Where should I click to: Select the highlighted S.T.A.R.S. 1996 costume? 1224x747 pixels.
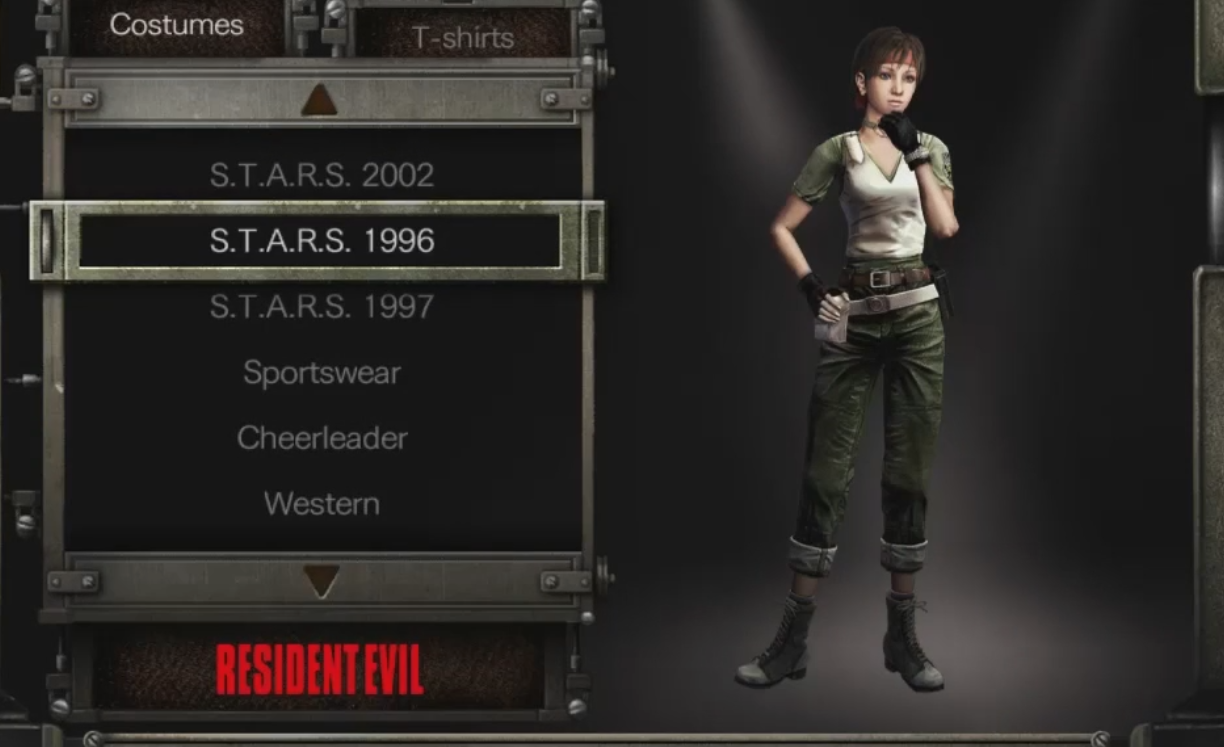(x=322, y=241)
